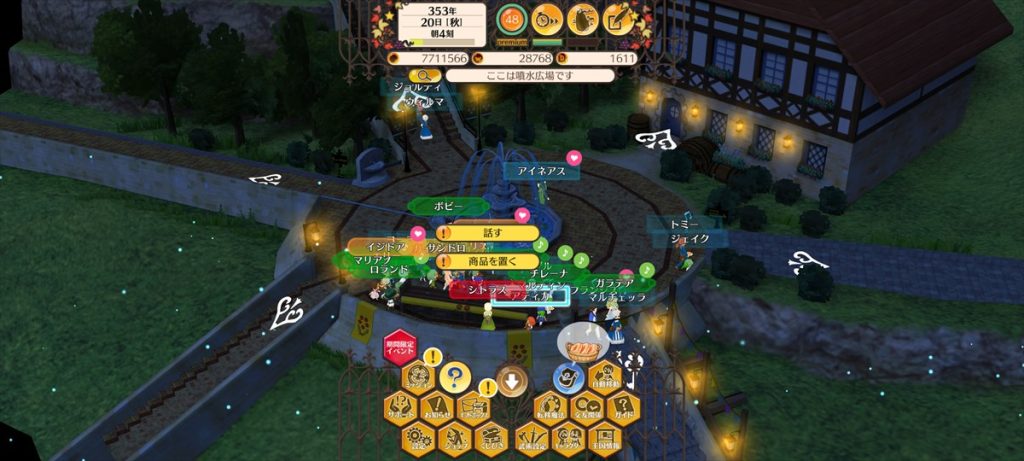Click the yellow question mark help bubble

click(x=455, y=377)
